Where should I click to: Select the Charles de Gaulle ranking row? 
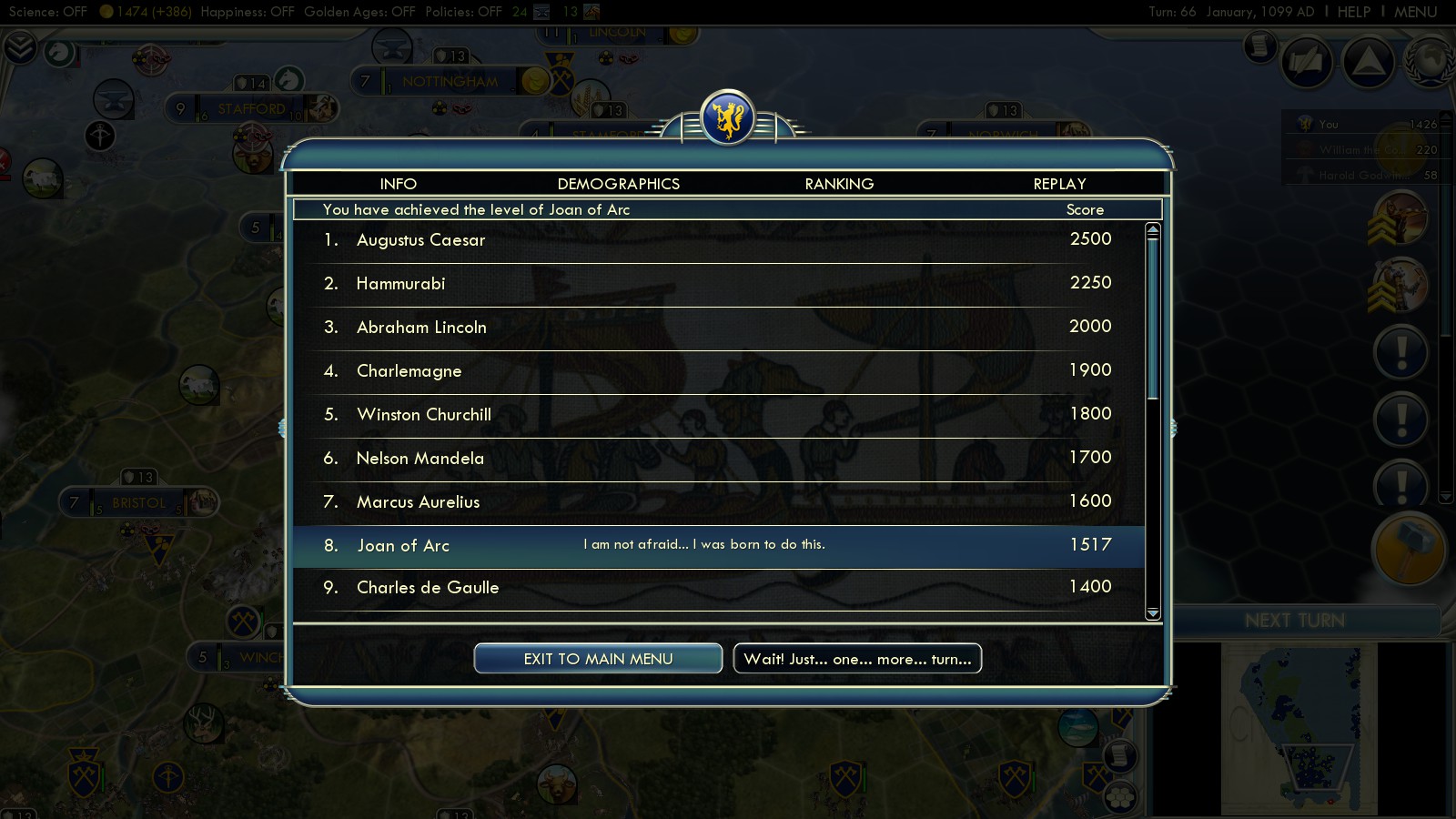719,588
